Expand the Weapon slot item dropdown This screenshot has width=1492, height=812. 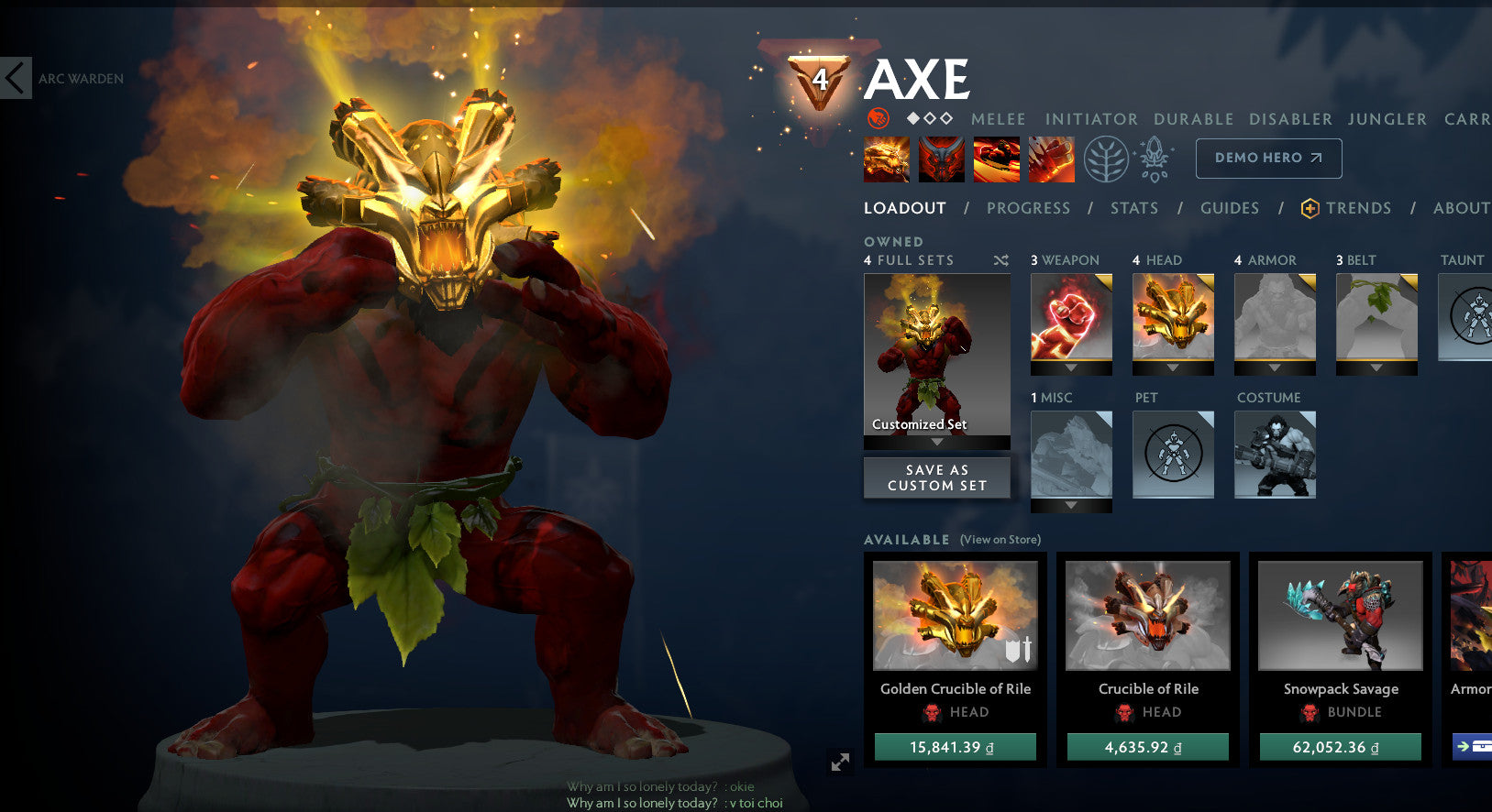[x=1070, y=368]
